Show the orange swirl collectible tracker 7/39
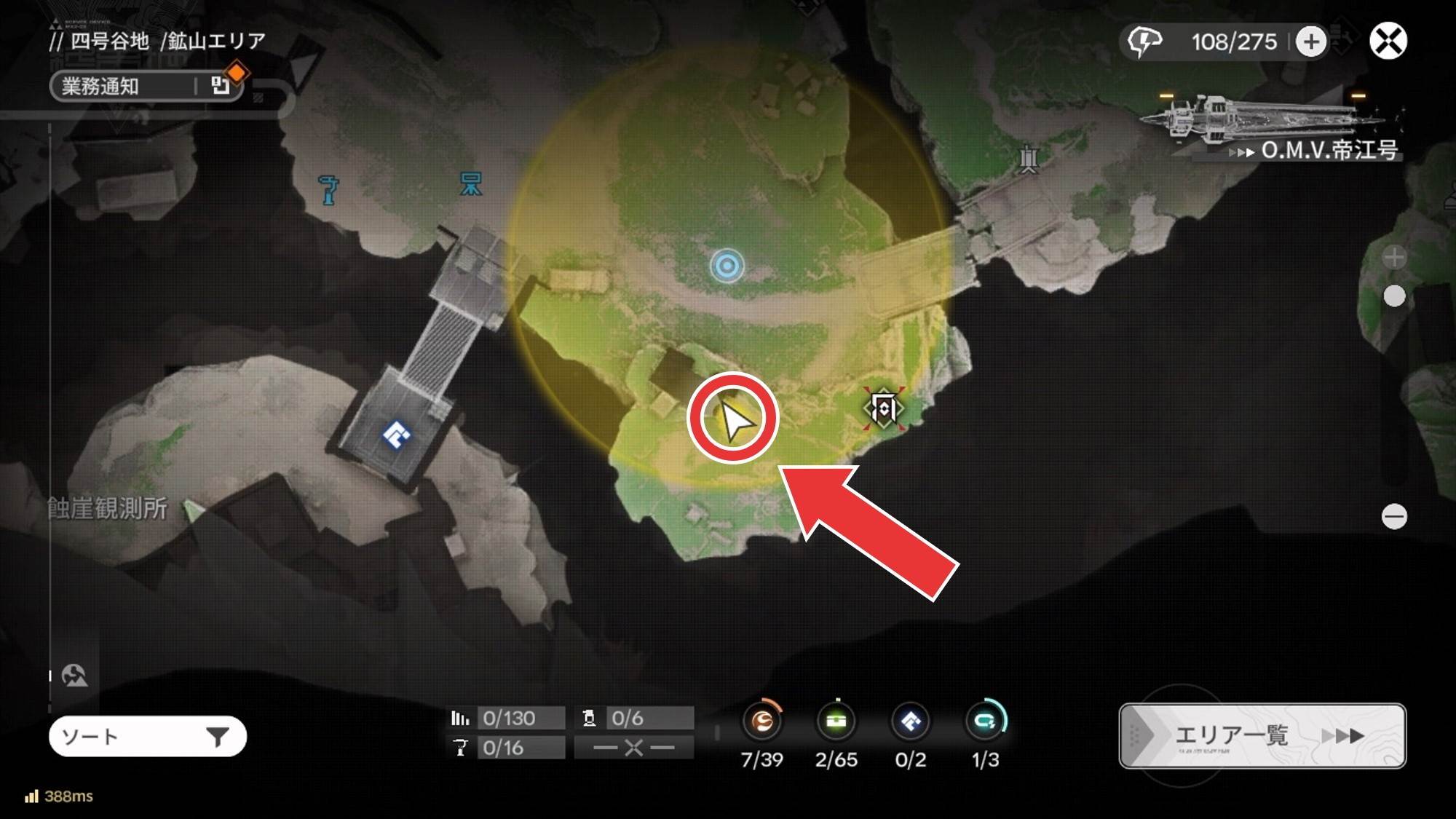 [762, 721]
